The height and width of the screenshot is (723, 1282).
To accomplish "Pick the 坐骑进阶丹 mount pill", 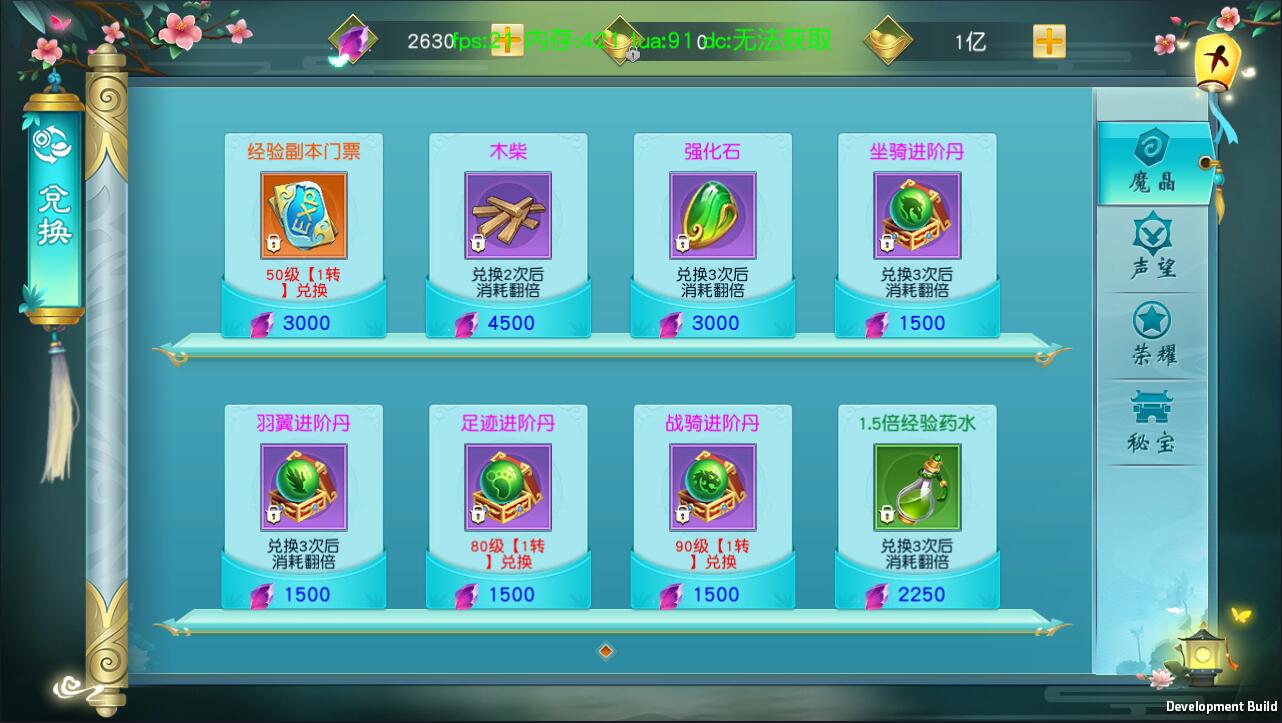I will (x=917, y=216).
